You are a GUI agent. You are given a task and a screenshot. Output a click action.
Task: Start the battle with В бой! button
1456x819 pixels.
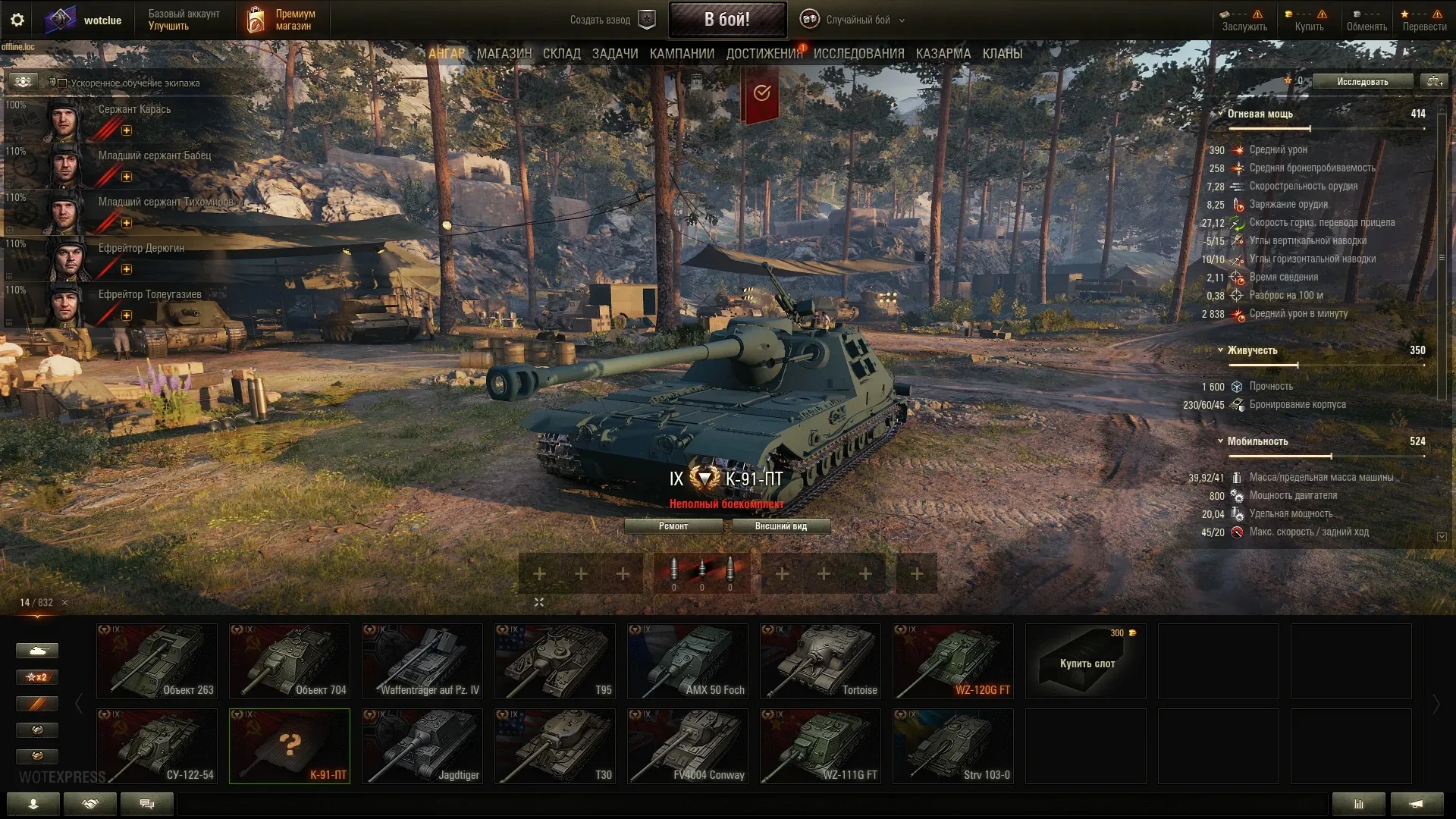pos(726,20)
